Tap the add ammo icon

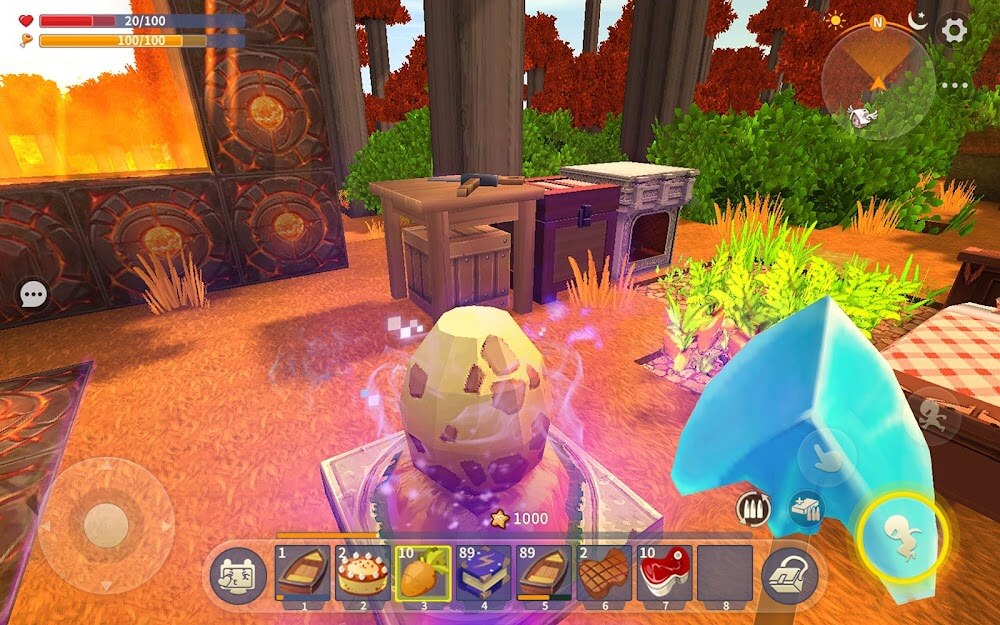click(x=804, y=508)
